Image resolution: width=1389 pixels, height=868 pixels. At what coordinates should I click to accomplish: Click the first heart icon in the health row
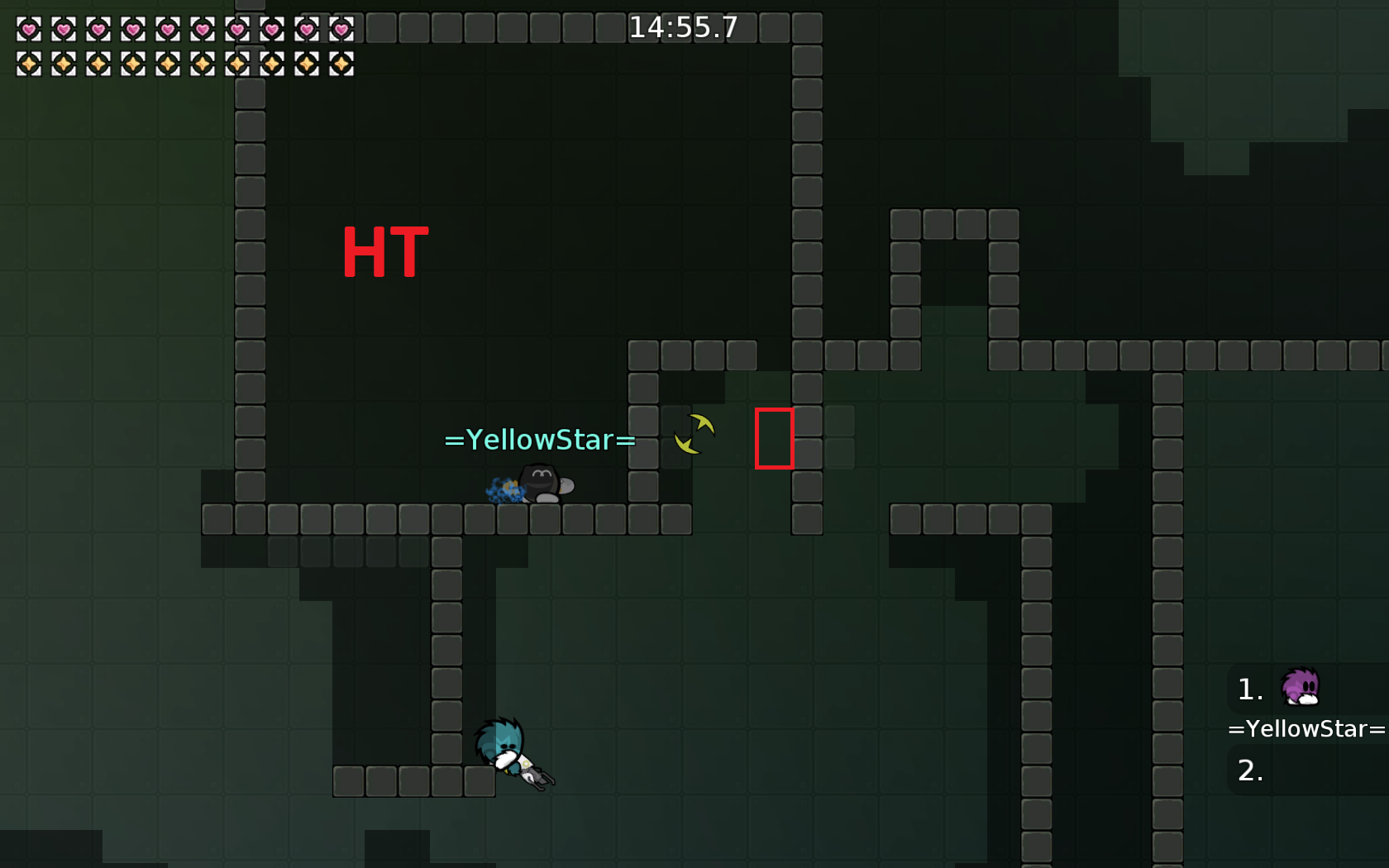pyautogui.click(x=29, y=29)
